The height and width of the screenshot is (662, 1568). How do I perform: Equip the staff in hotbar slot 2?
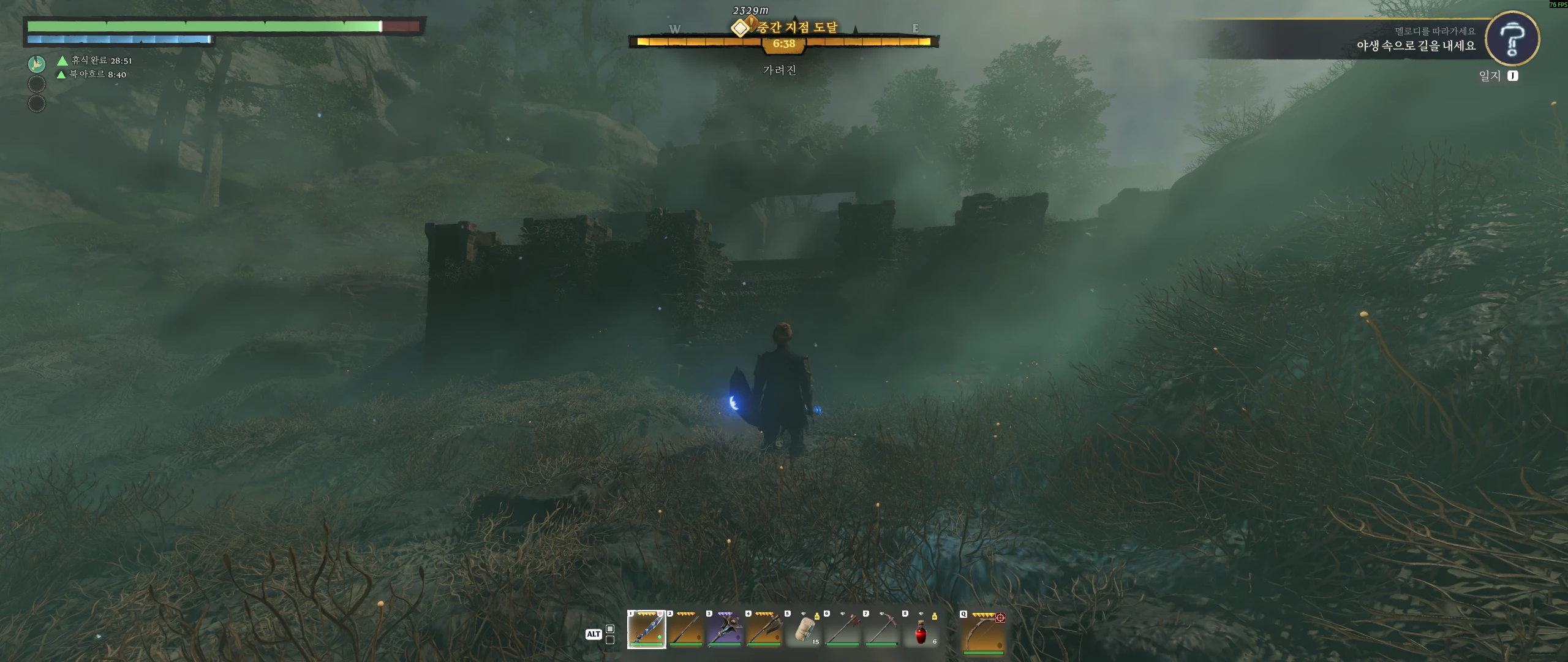pyautogui.click(x=685, y=629)
